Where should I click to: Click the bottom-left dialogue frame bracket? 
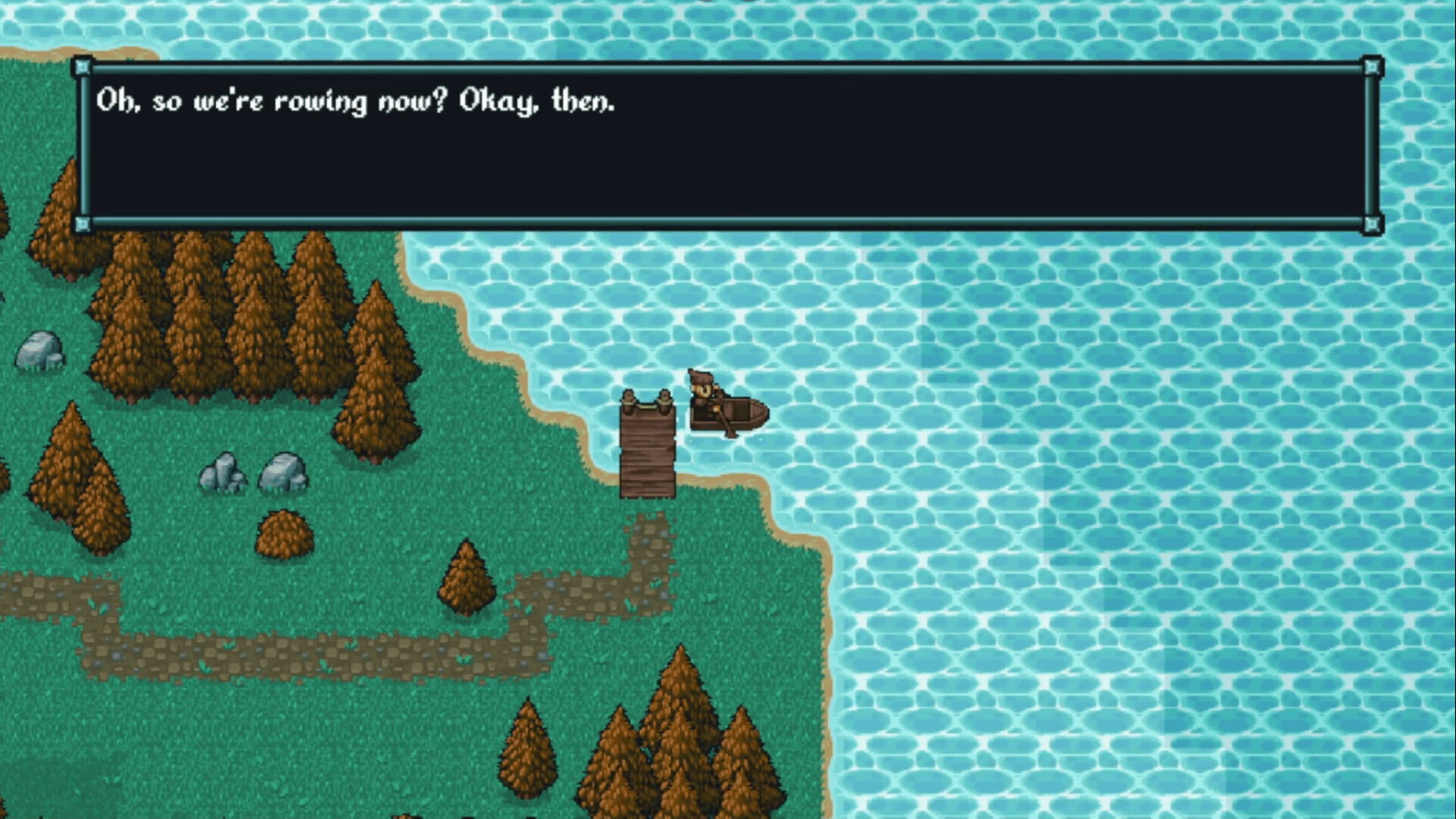pos(83,225)
